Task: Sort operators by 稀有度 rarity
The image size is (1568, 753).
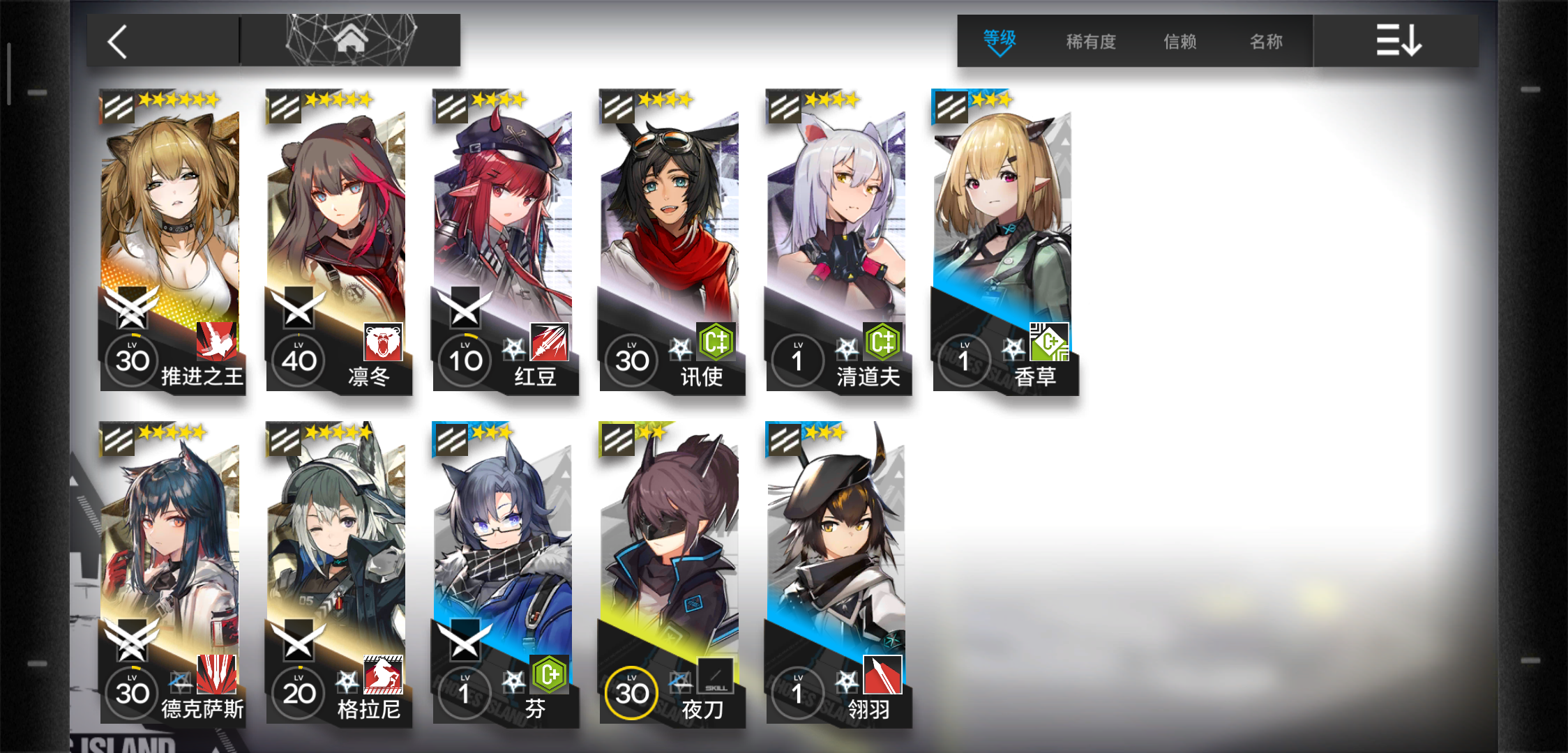Action: click(1091, 42)
